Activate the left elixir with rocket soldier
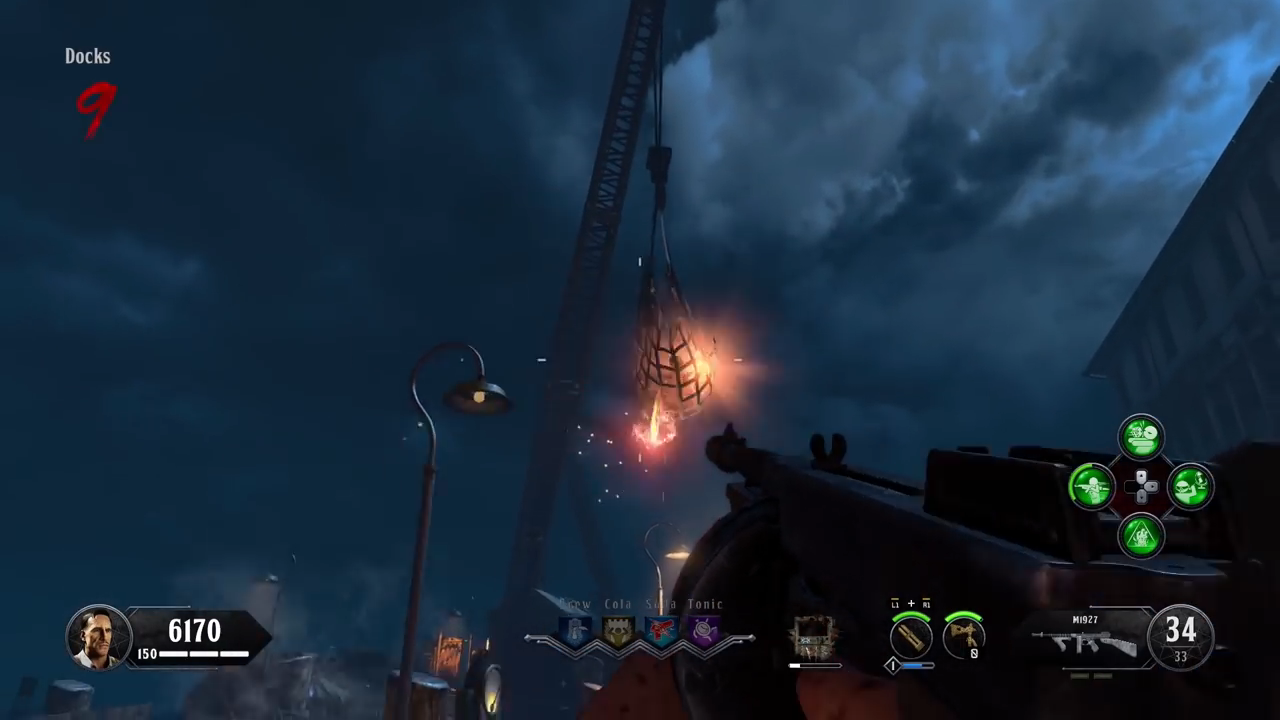Image resolution: width=1280 pixels, height=720 pixels. click(1092, 487)
